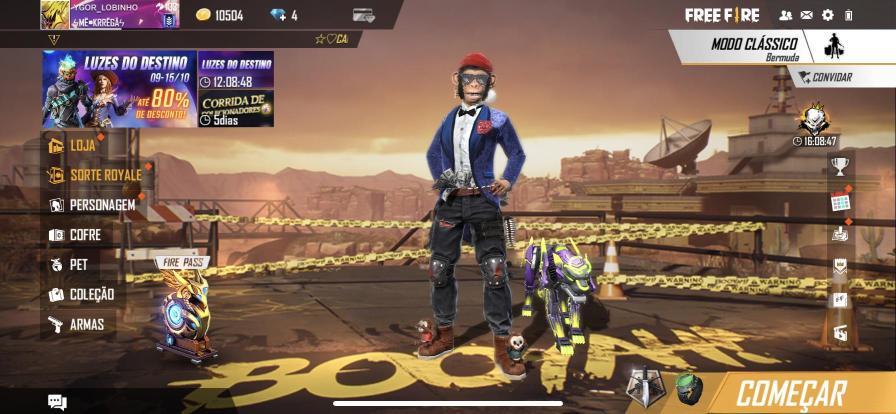This screenshot has height=414, width=896.
Task: Open the settings gear icon
Action: (x=827, y=15)
